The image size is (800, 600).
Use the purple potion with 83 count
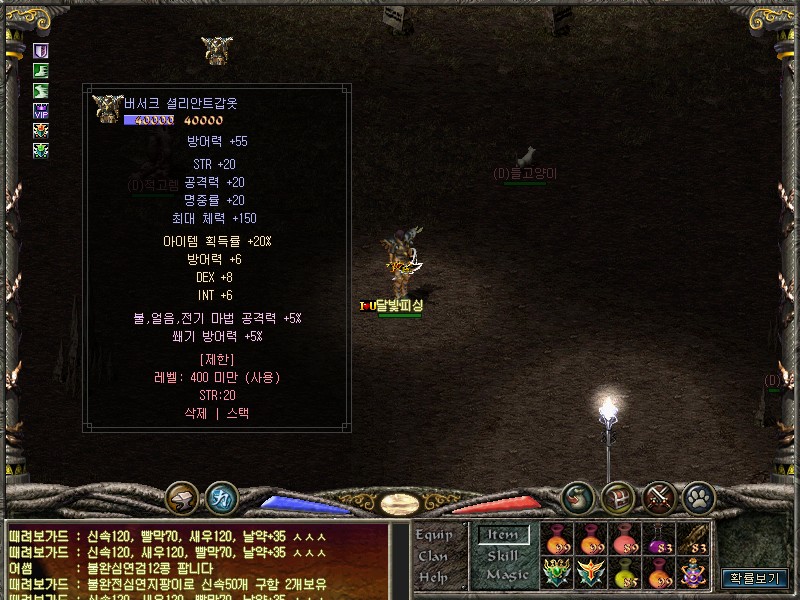point(660,540)
